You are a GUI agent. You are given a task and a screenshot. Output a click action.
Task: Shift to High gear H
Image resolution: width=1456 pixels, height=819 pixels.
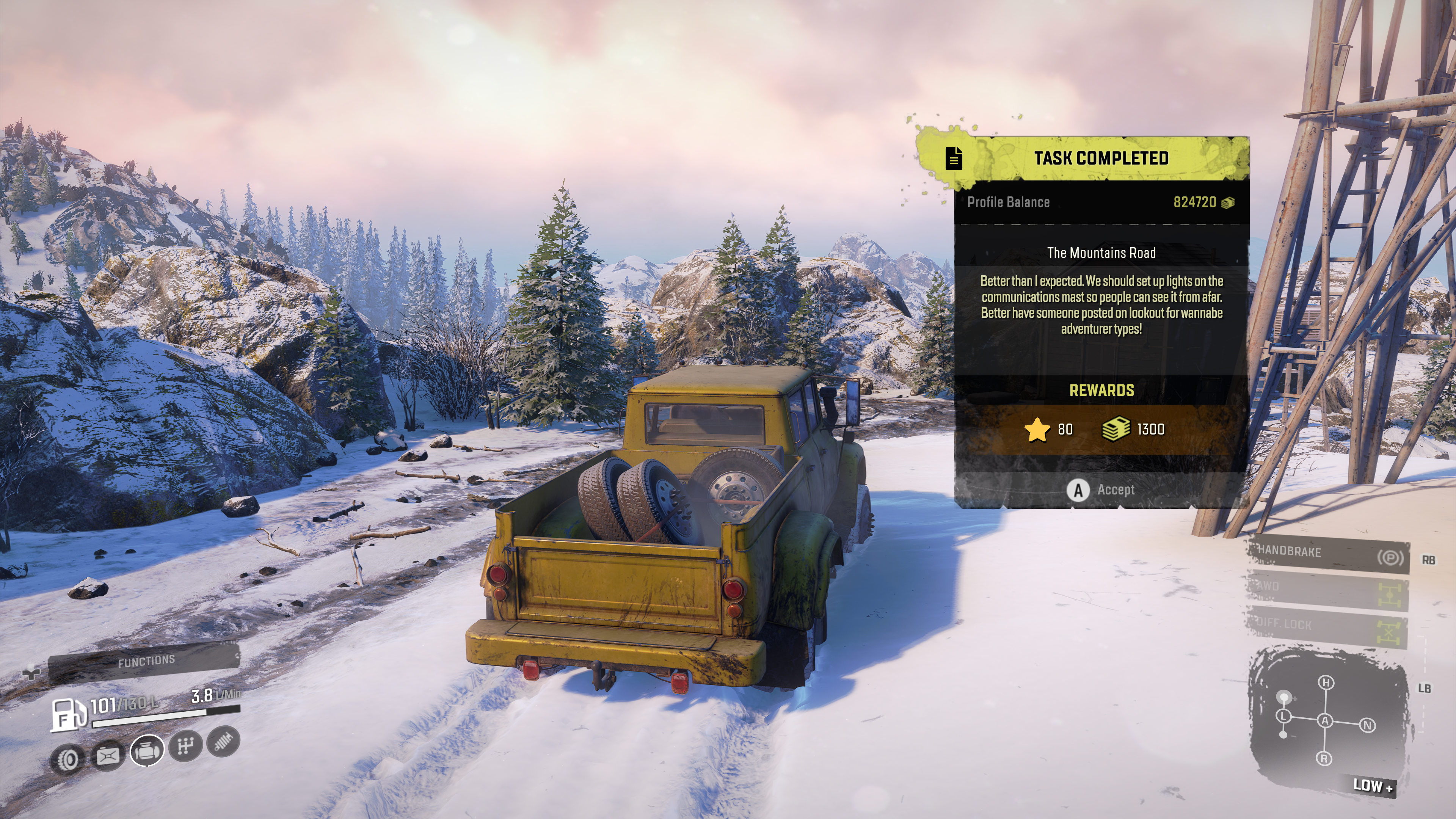(x=1326, y=683)
